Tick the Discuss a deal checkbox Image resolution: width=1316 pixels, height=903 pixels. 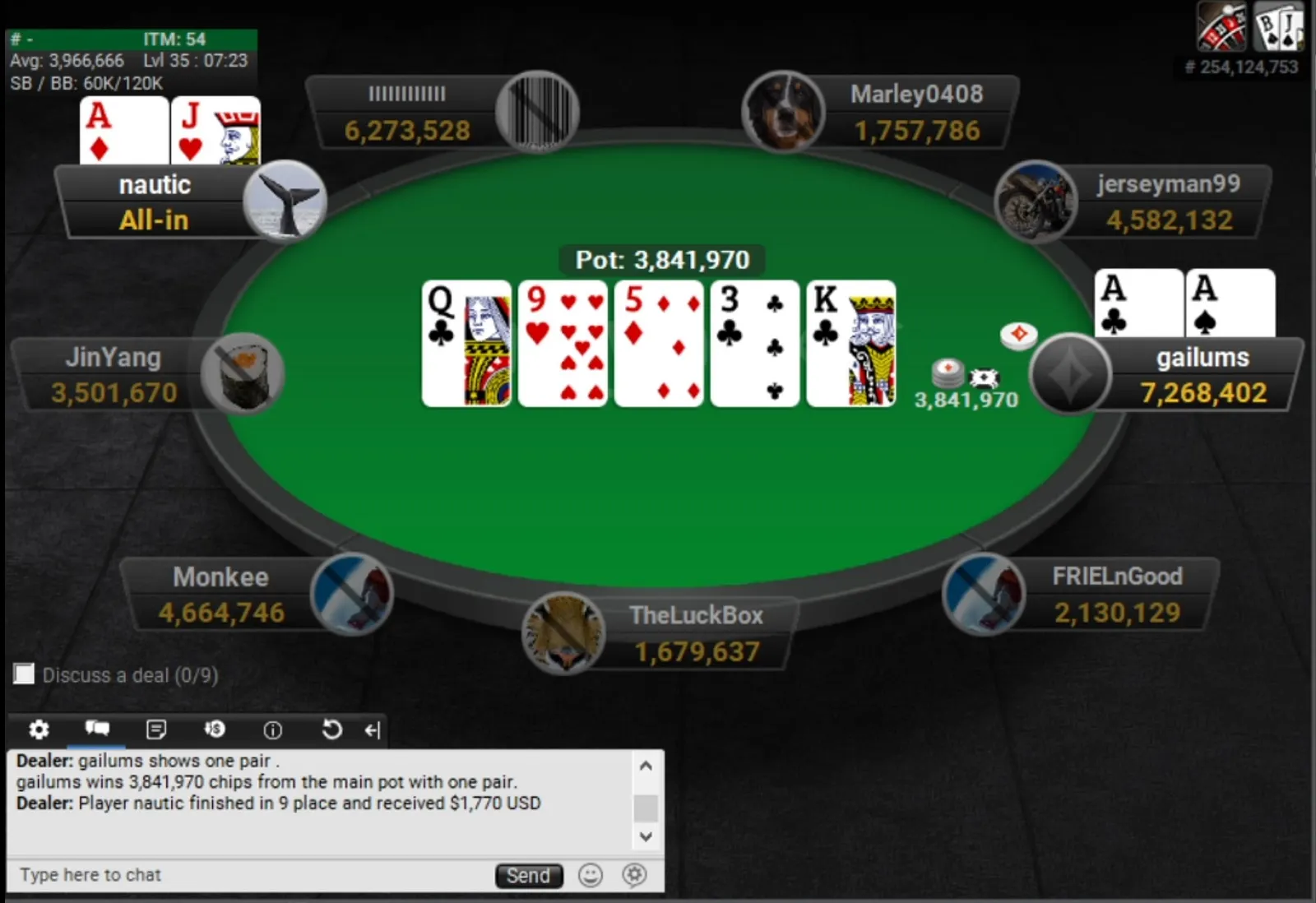pyautogui.click(x=25, y=674)
